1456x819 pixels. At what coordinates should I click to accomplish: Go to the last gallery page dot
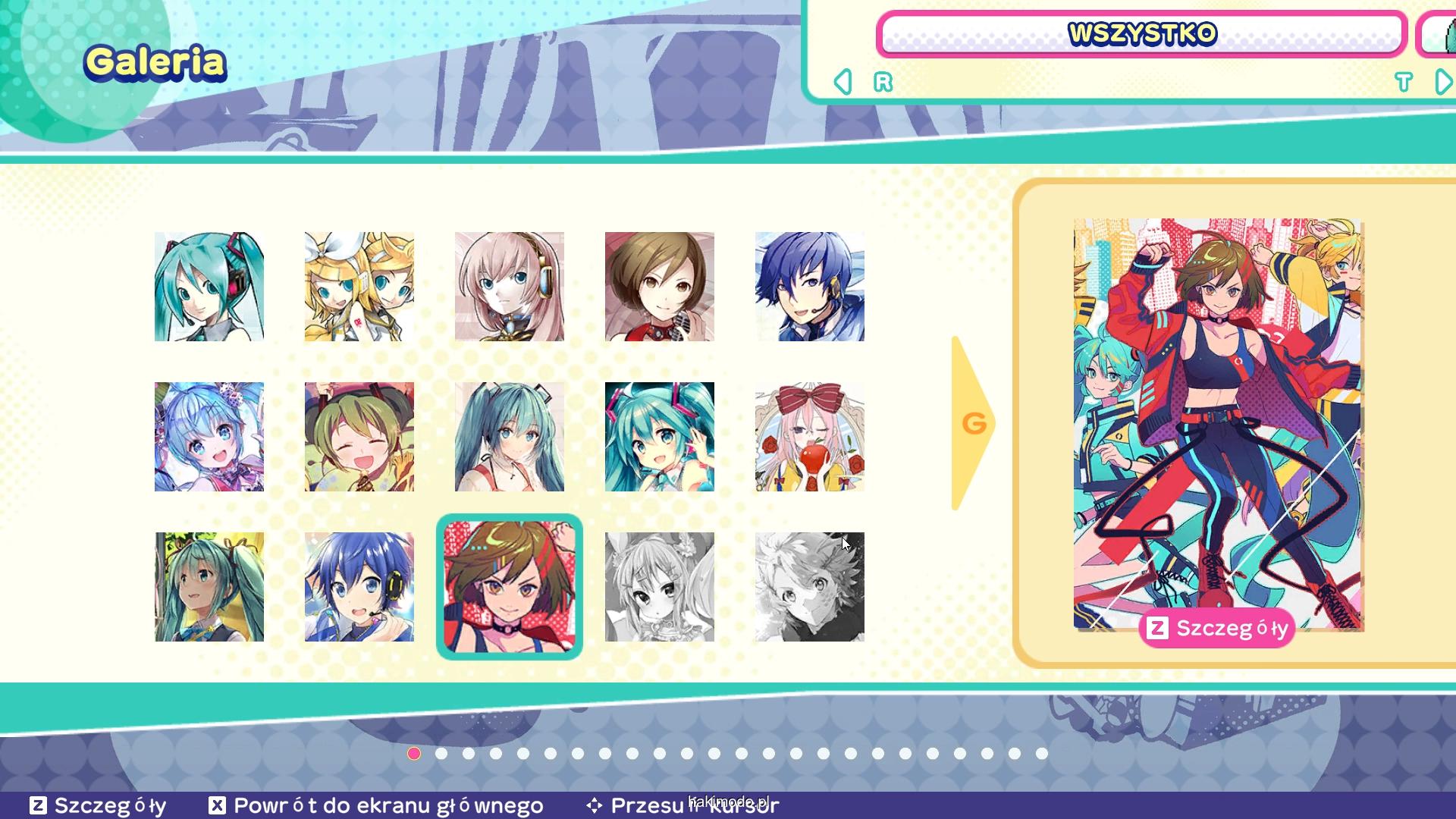(1042, 754)
